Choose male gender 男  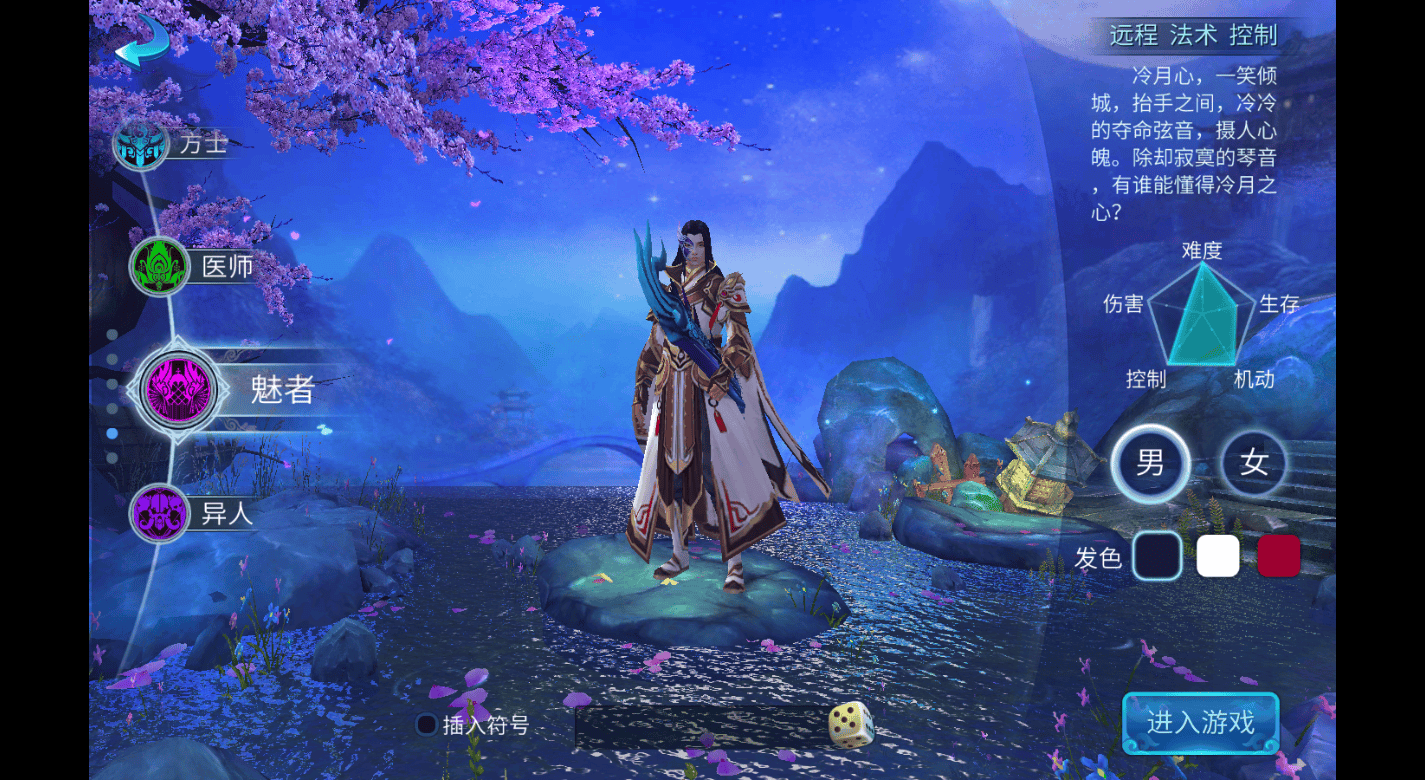point(1150,463)
